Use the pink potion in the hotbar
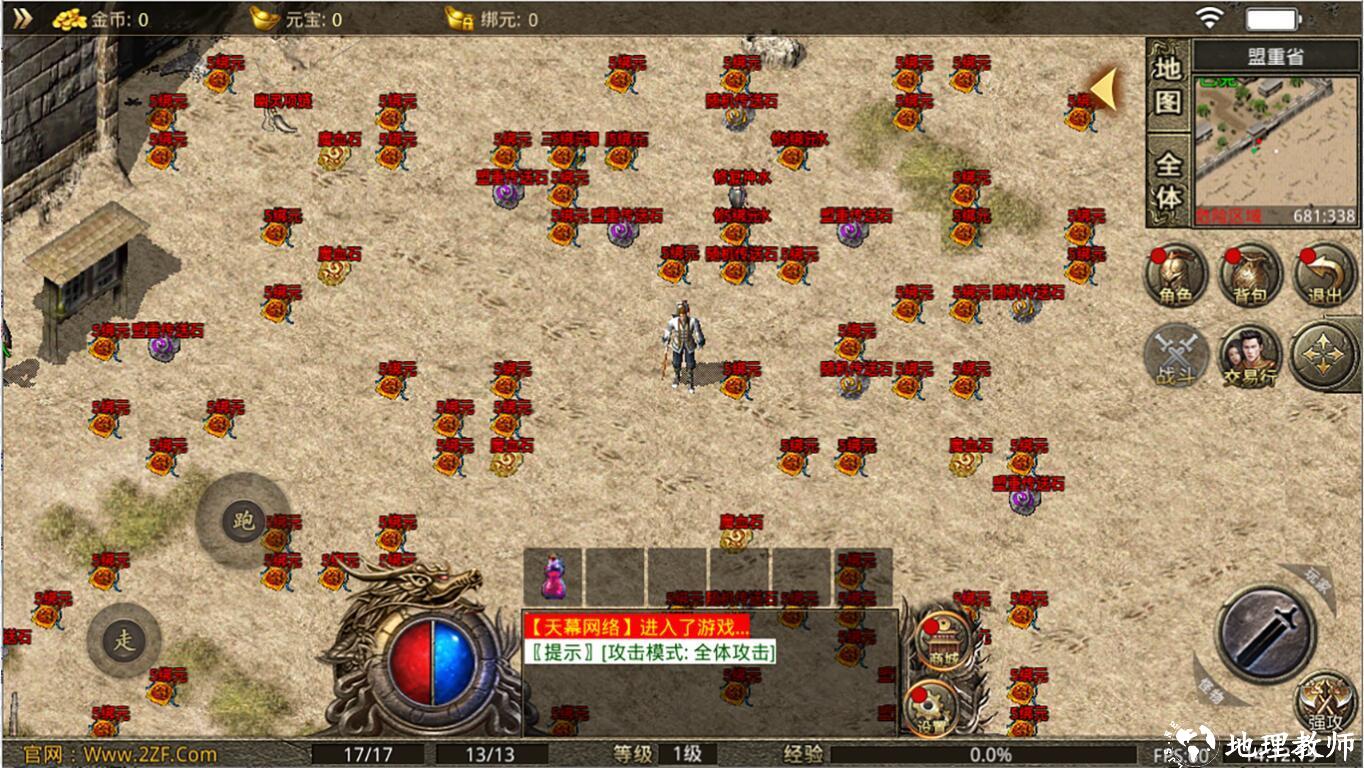 coord(553,577)
